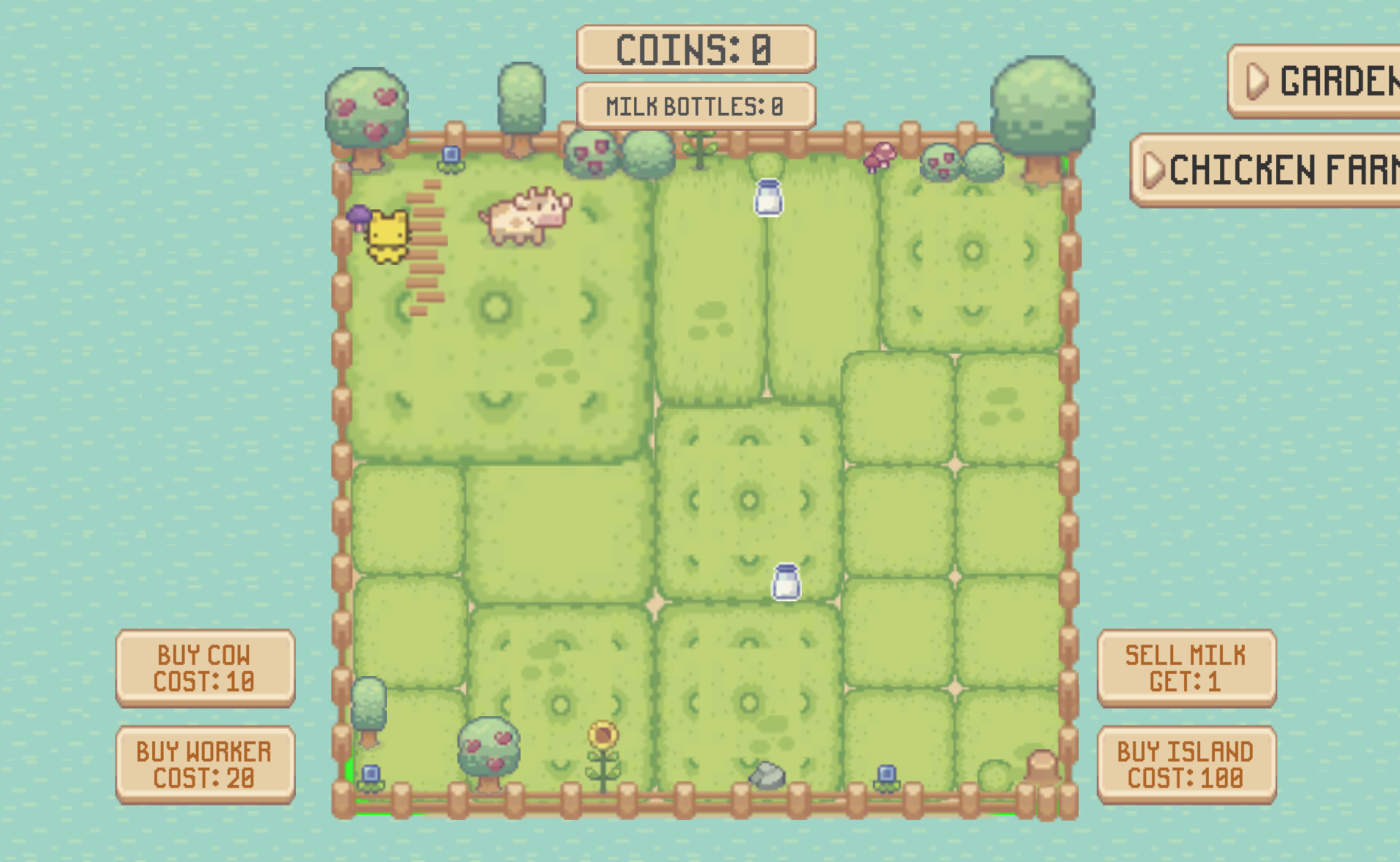
Task: Expand the Garden panel arrow
Action: pyautogui.click(x=1258, y=82)
